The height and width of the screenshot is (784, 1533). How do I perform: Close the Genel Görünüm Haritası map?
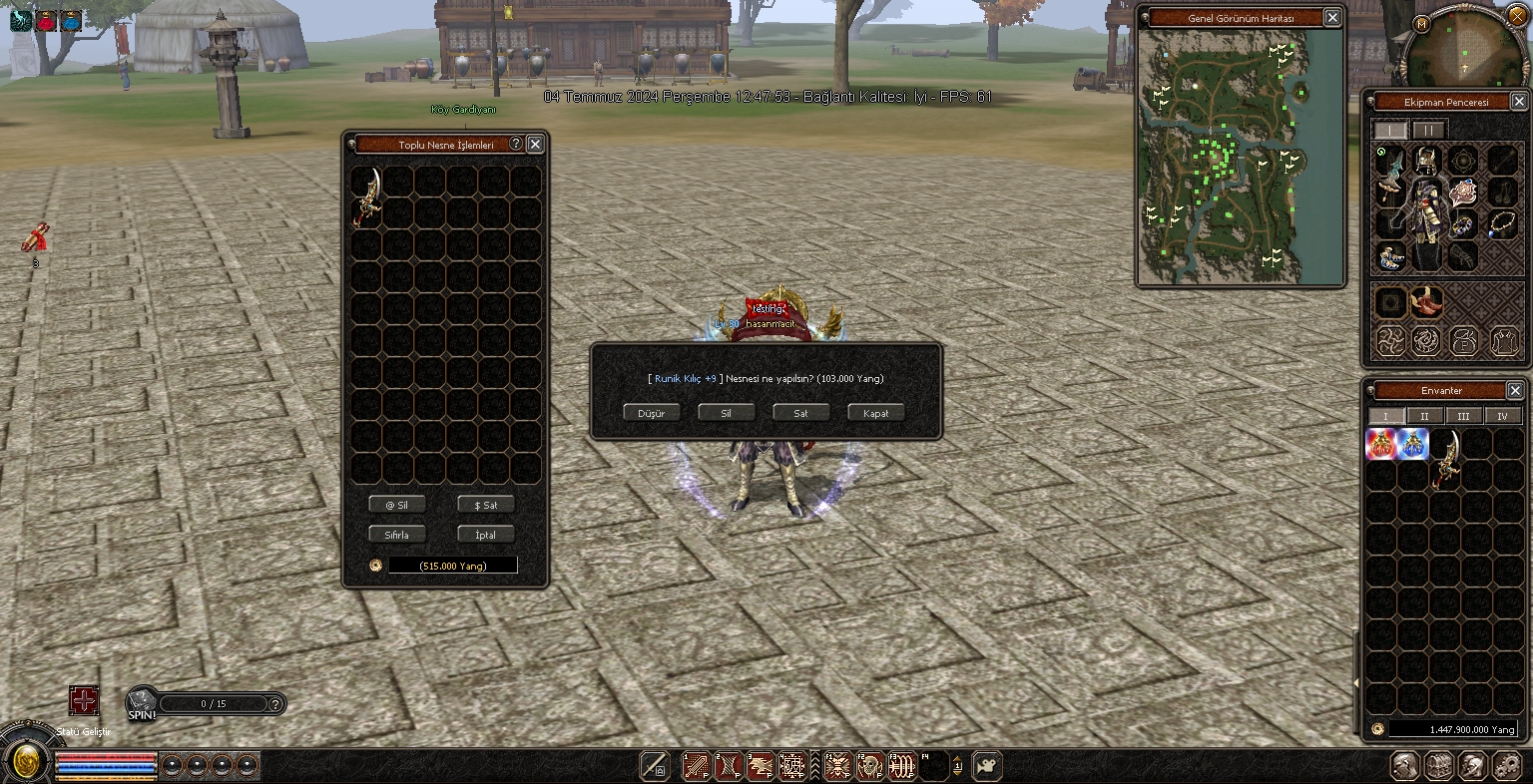coord(1332,18)
